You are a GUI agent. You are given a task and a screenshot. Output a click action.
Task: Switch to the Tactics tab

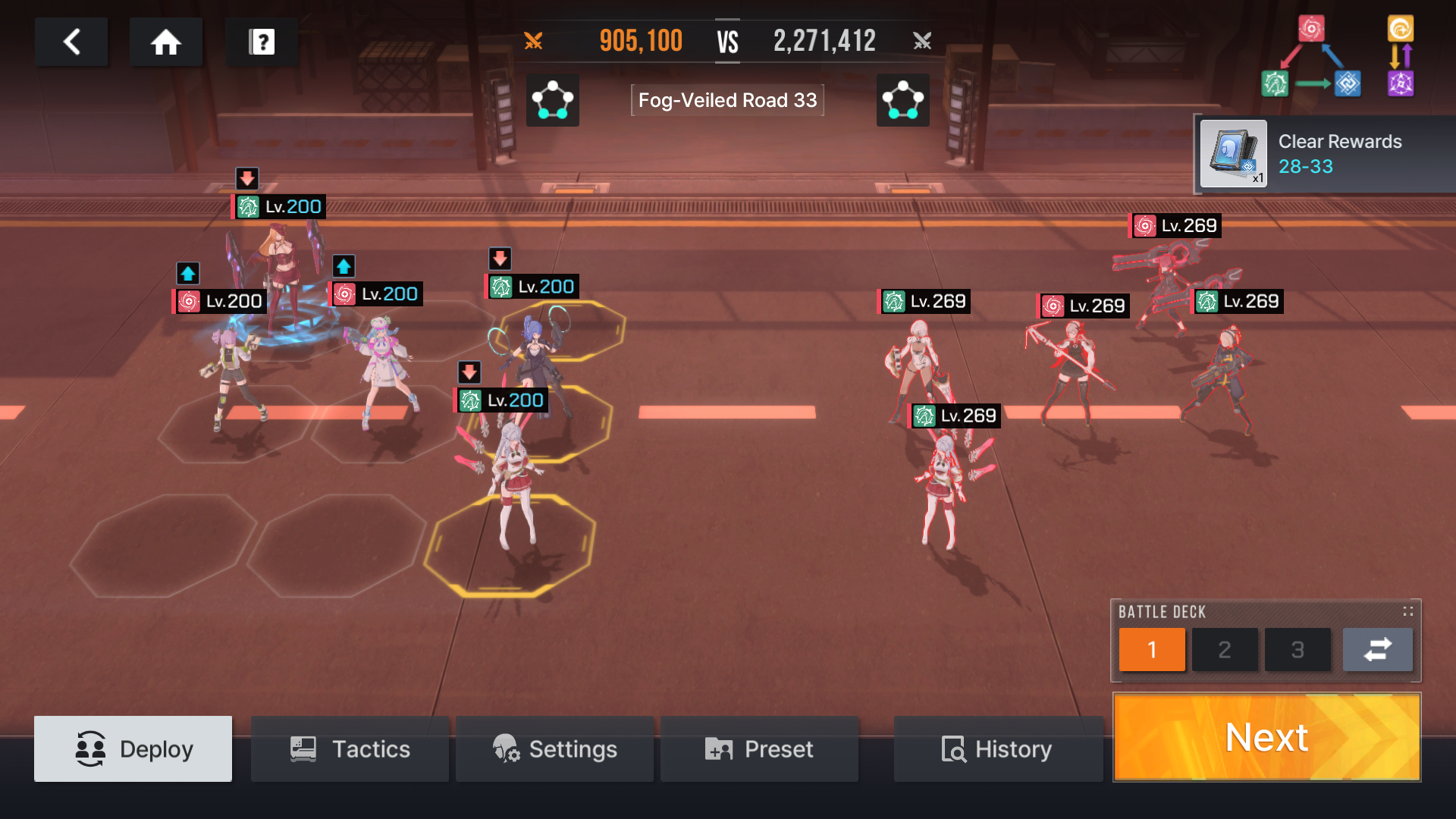[x=350, y=749]
